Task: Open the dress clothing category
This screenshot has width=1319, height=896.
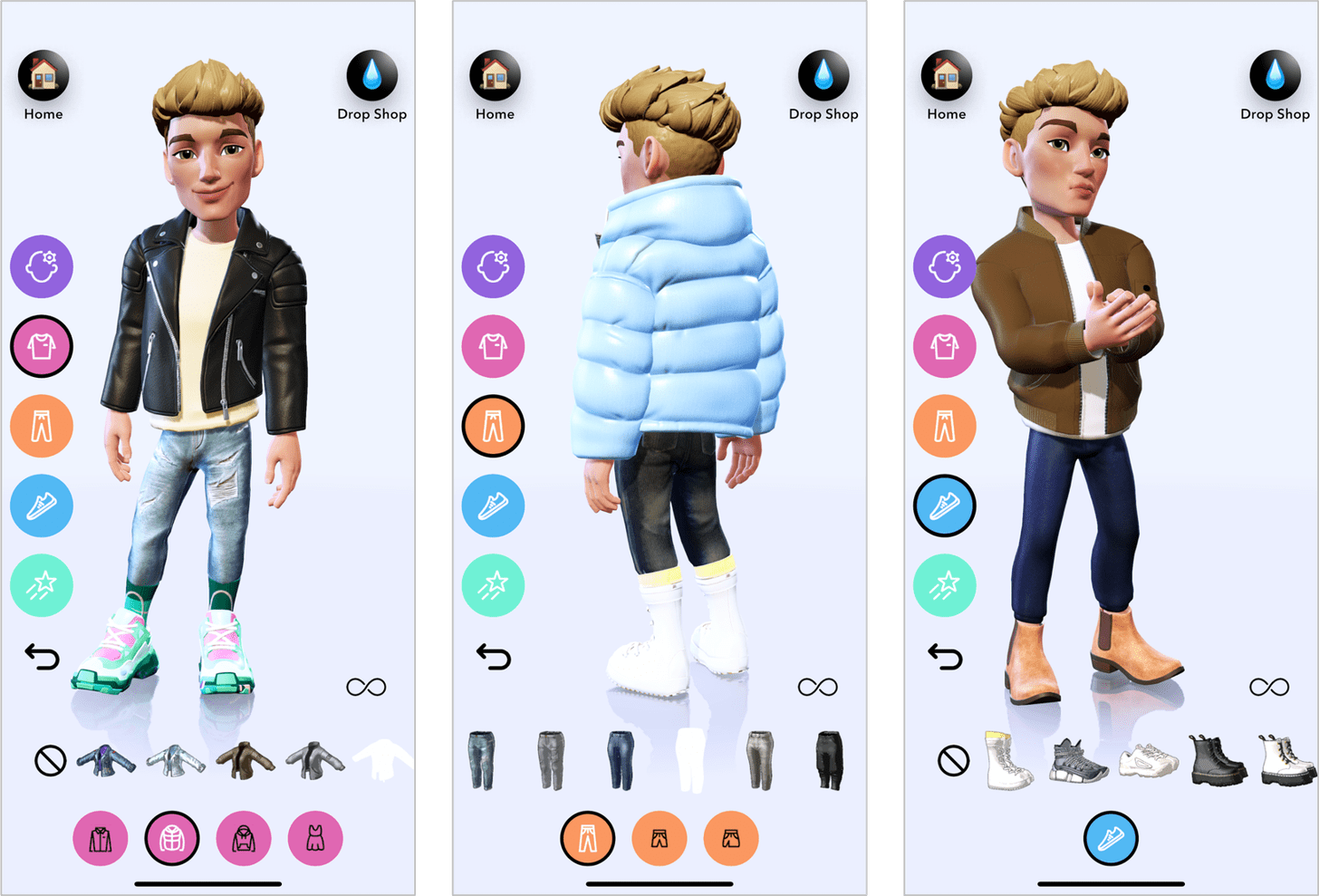Action: tap(315, 838)
